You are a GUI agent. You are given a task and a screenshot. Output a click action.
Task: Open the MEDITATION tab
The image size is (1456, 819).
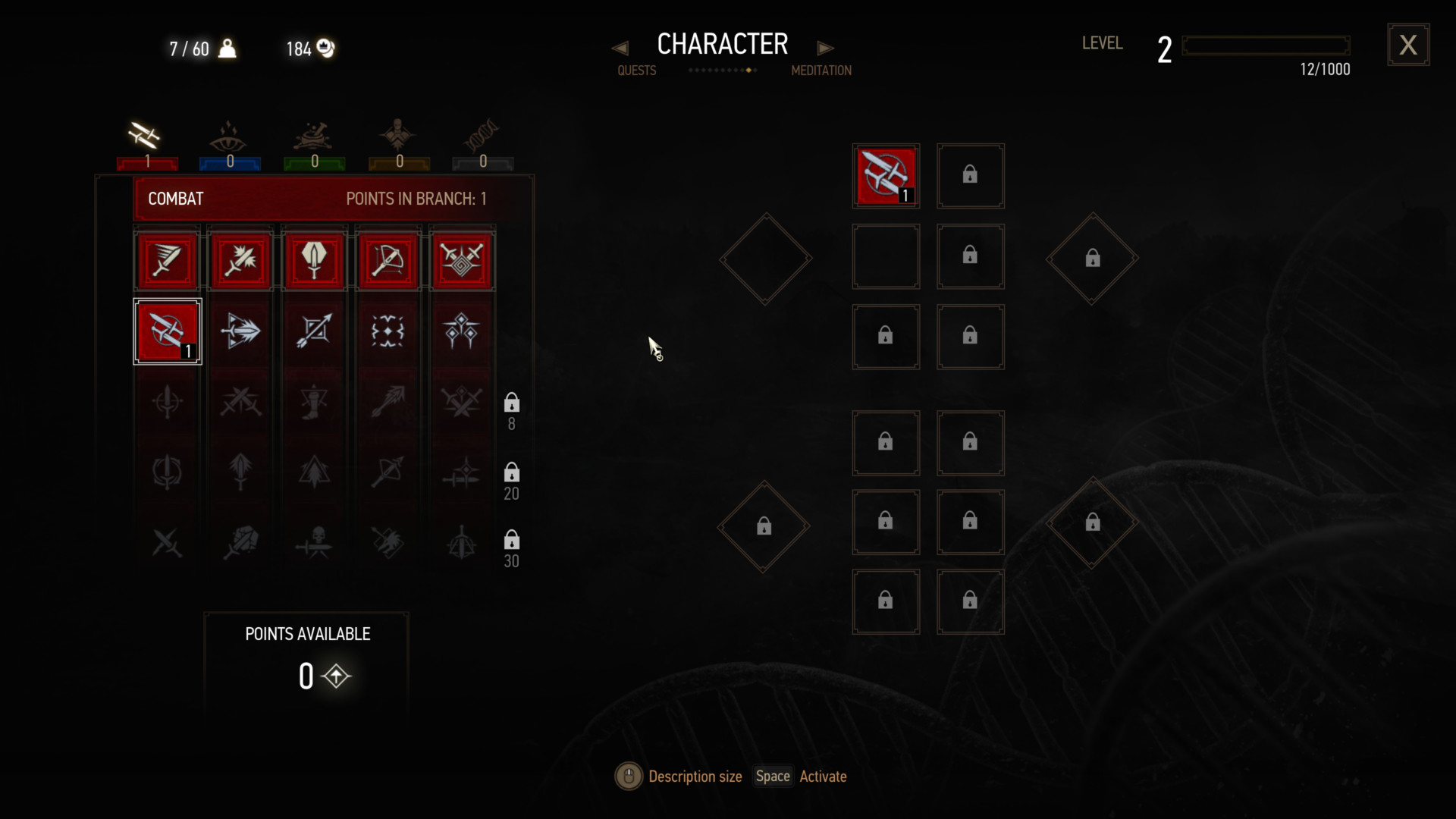(821, 70)
